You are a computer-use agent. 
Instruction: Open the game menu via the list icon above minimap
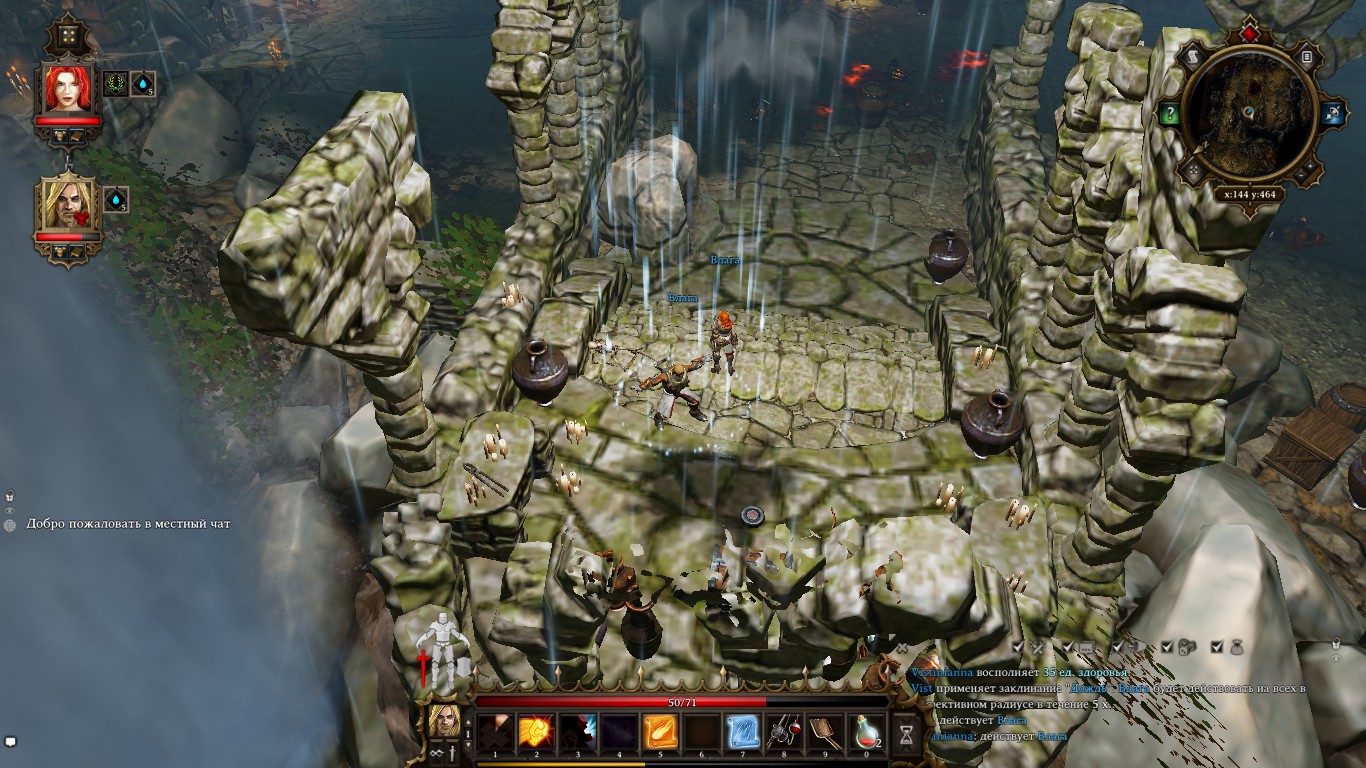1307,56
